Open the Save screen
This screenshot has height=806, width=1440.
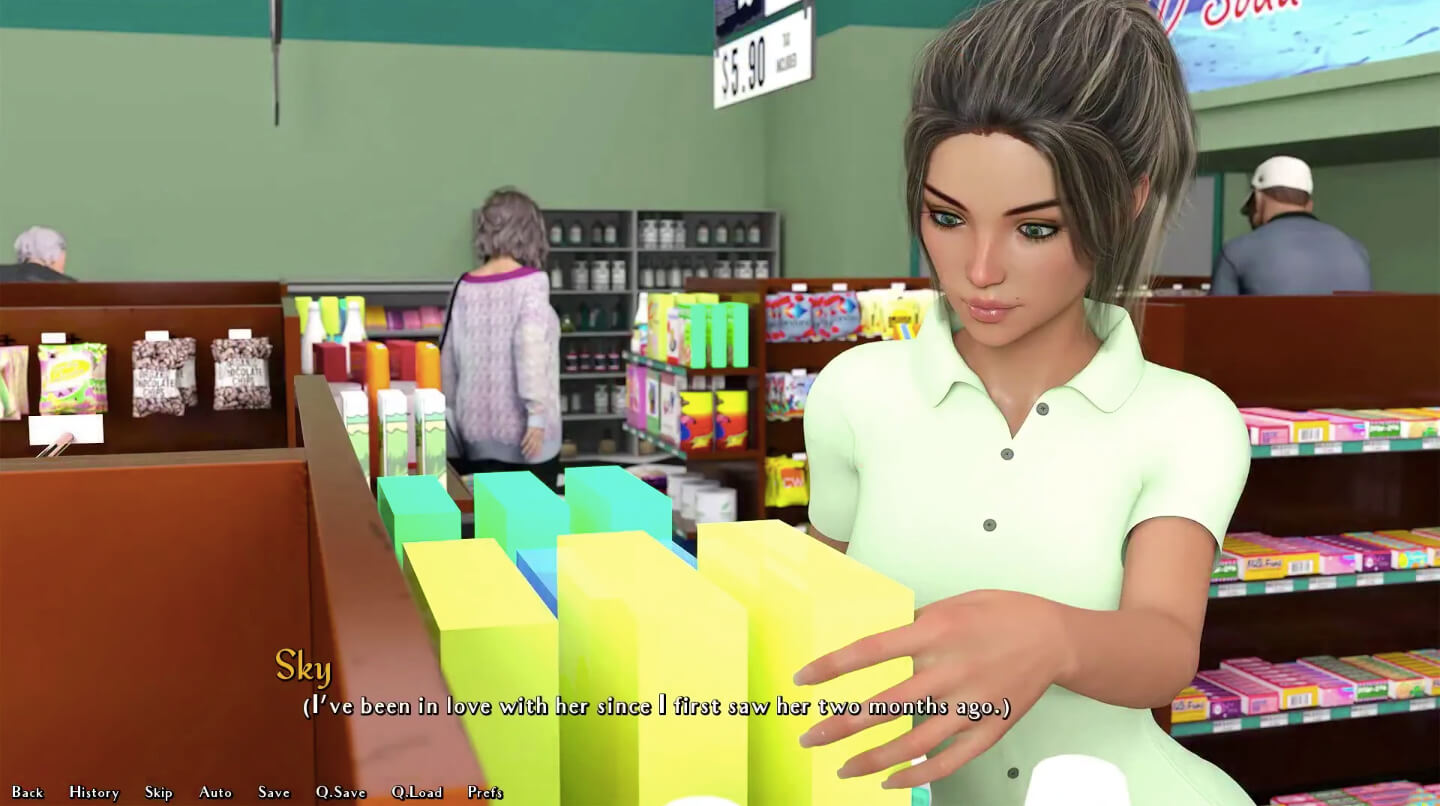pos(273,791)
